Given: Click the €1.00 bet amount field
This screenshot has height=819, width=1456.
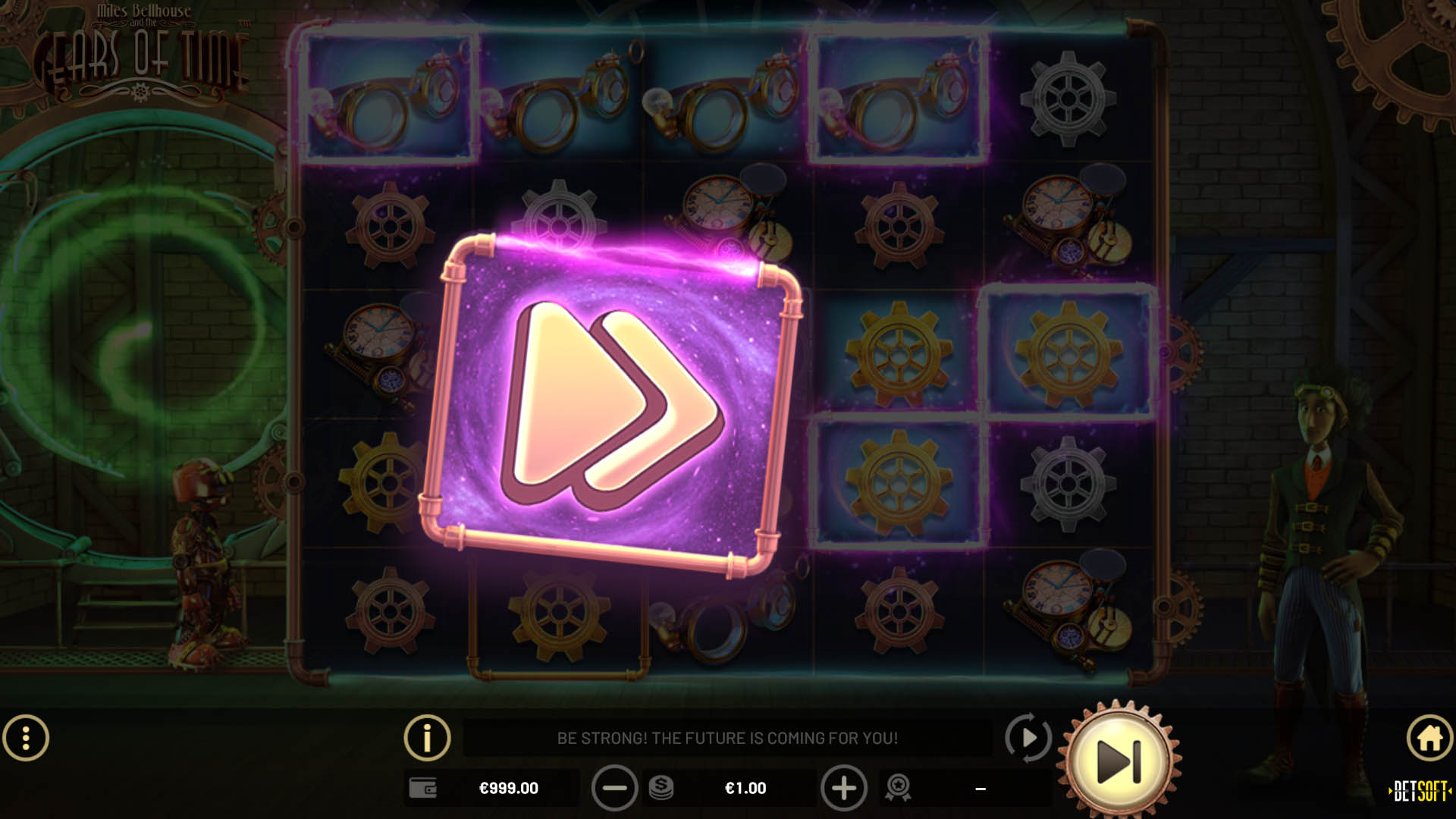Looking at the screenshot, I should (747, 788).
